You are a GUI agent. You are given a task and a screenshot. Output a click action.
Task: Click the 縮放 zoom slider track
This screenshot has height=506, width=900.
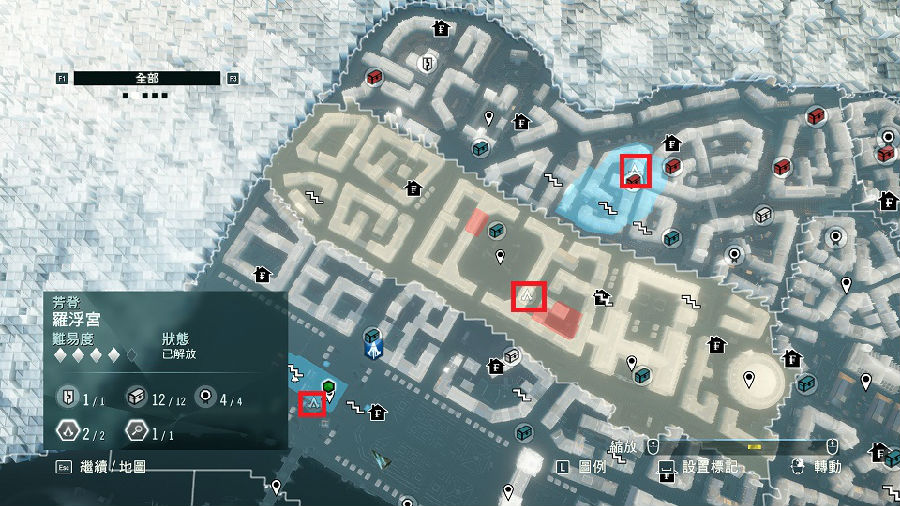pyautogui.click(x=743, y=446)
